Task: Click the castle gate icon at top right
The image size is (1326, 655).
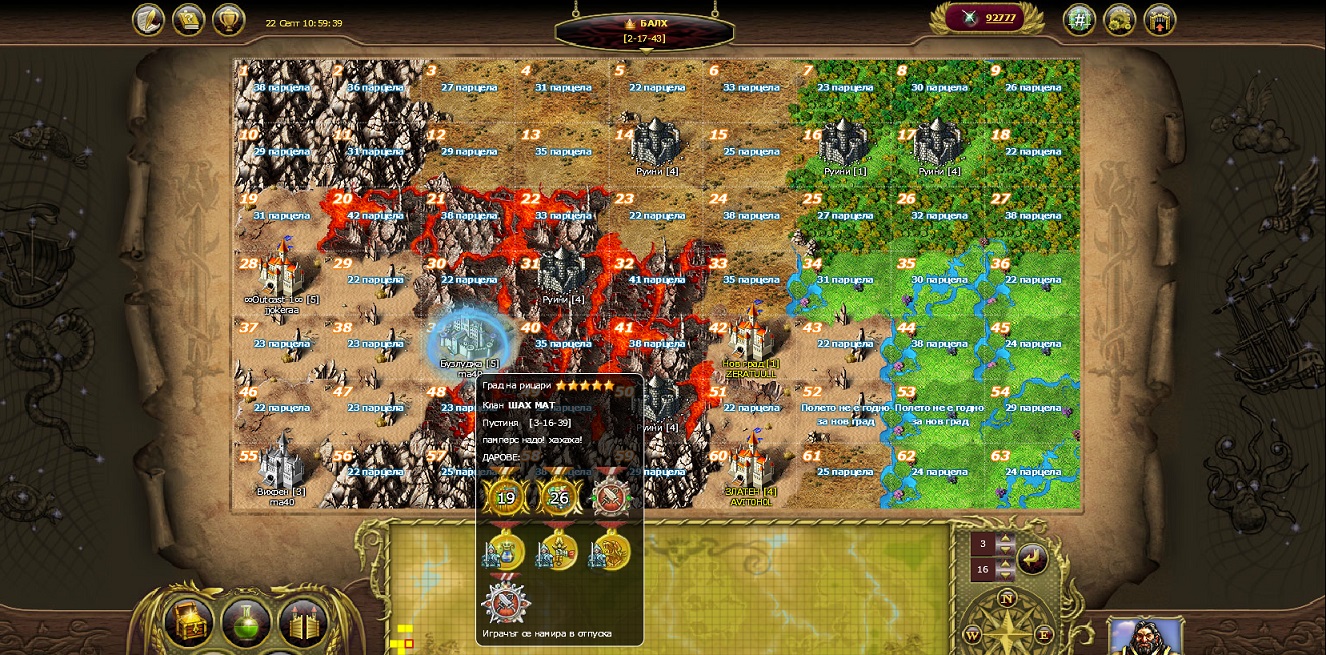Action: 1159,20
